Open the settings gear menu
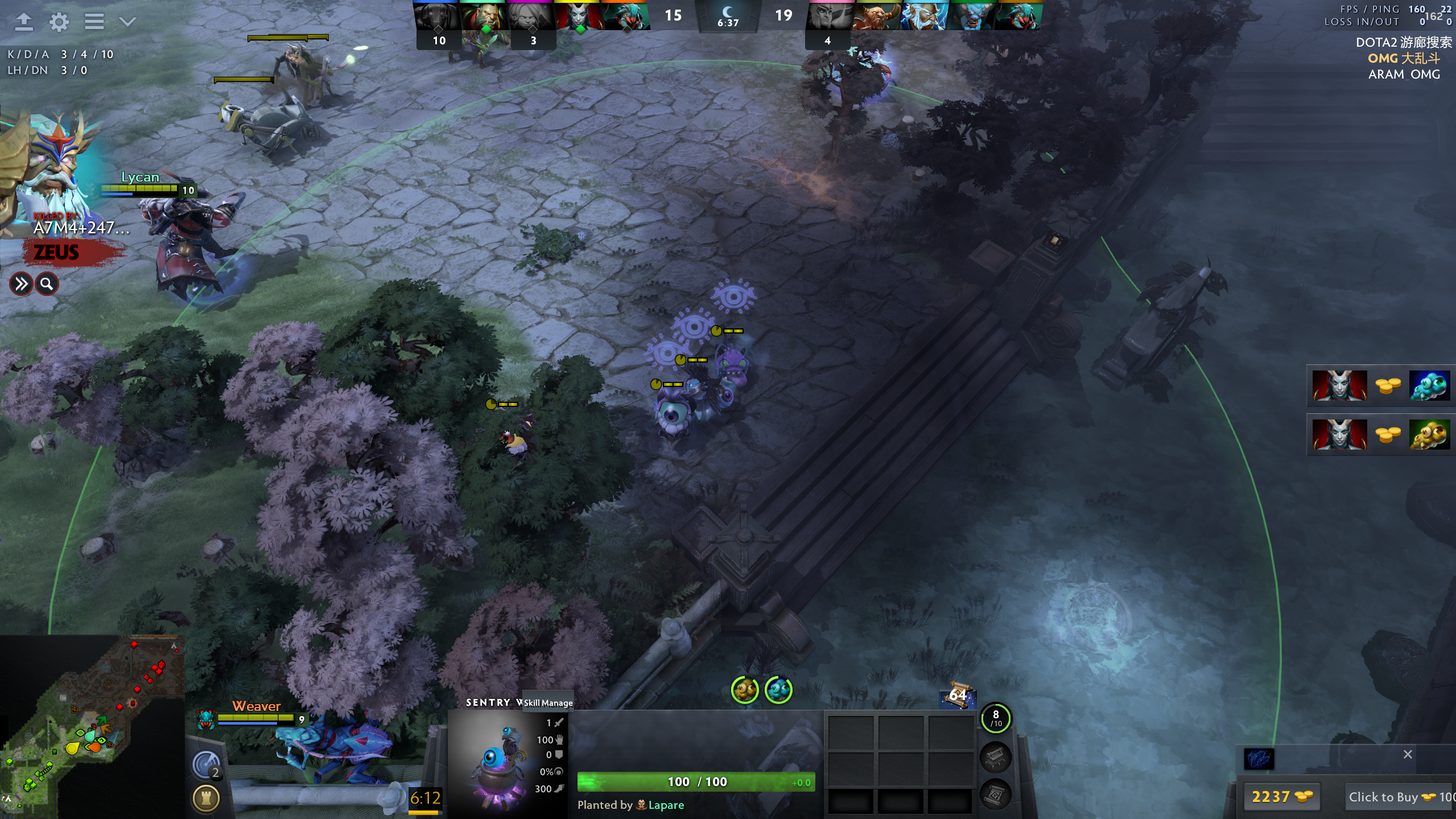 59,22
